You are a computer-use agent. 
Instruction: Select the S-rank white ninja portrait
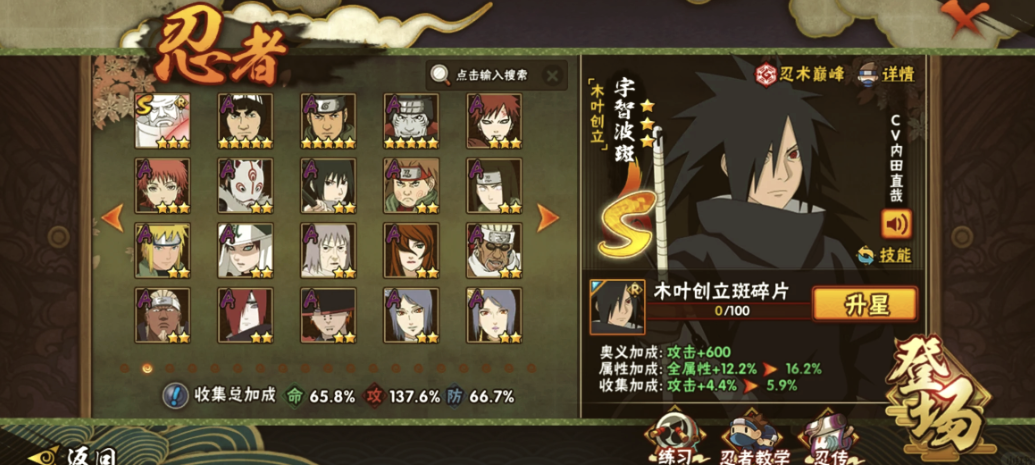coord(162,121)
